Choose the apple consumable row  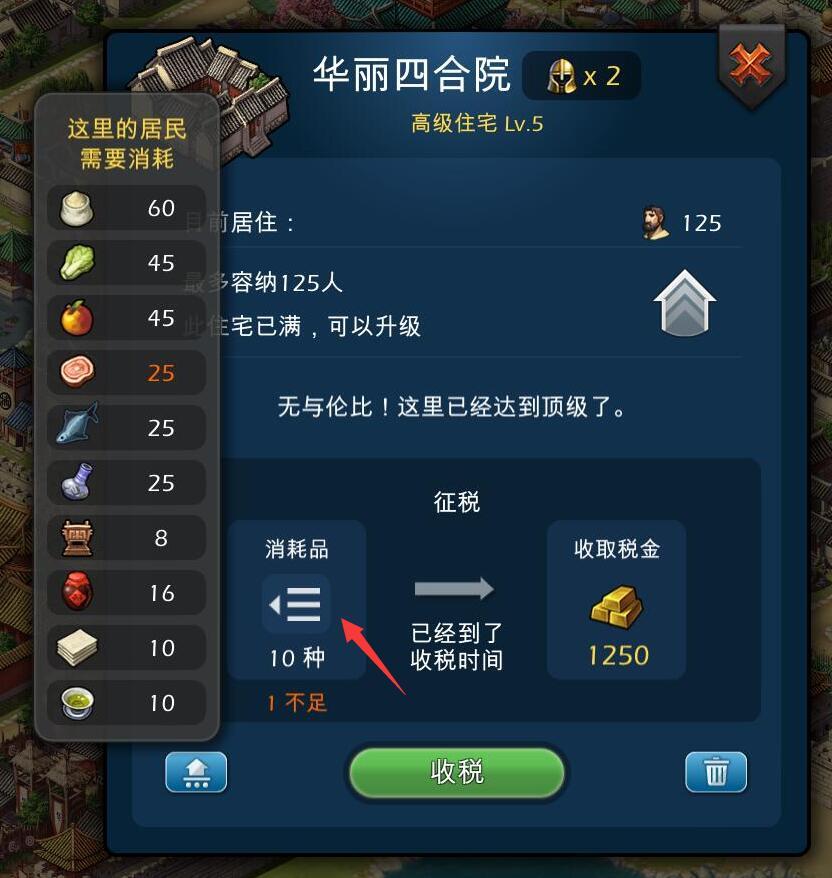pos(126,318)
